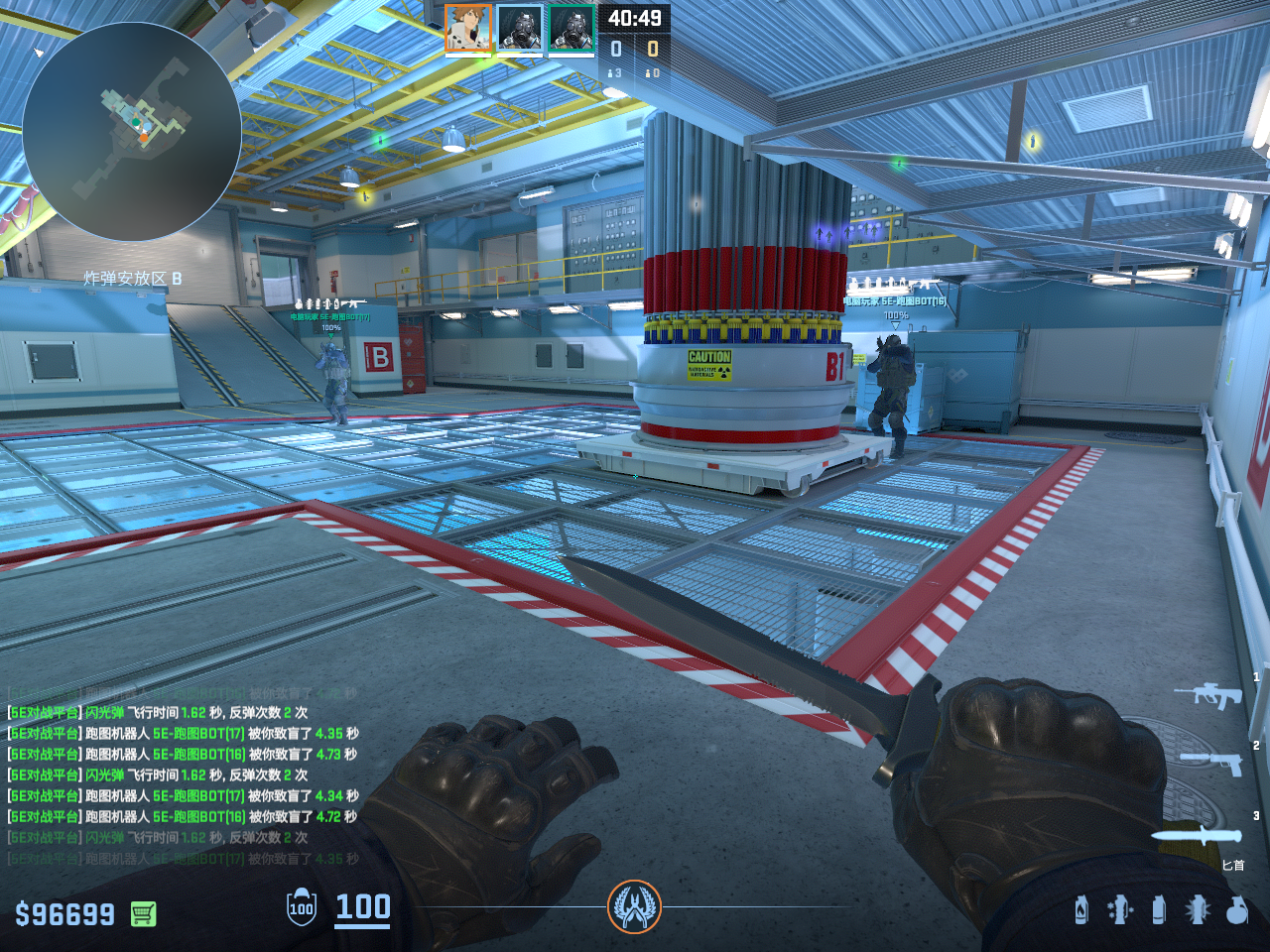The image size is (1270, 952).
Task: Select the green-bordered gas mask avatar
Action: click(571, 28)
